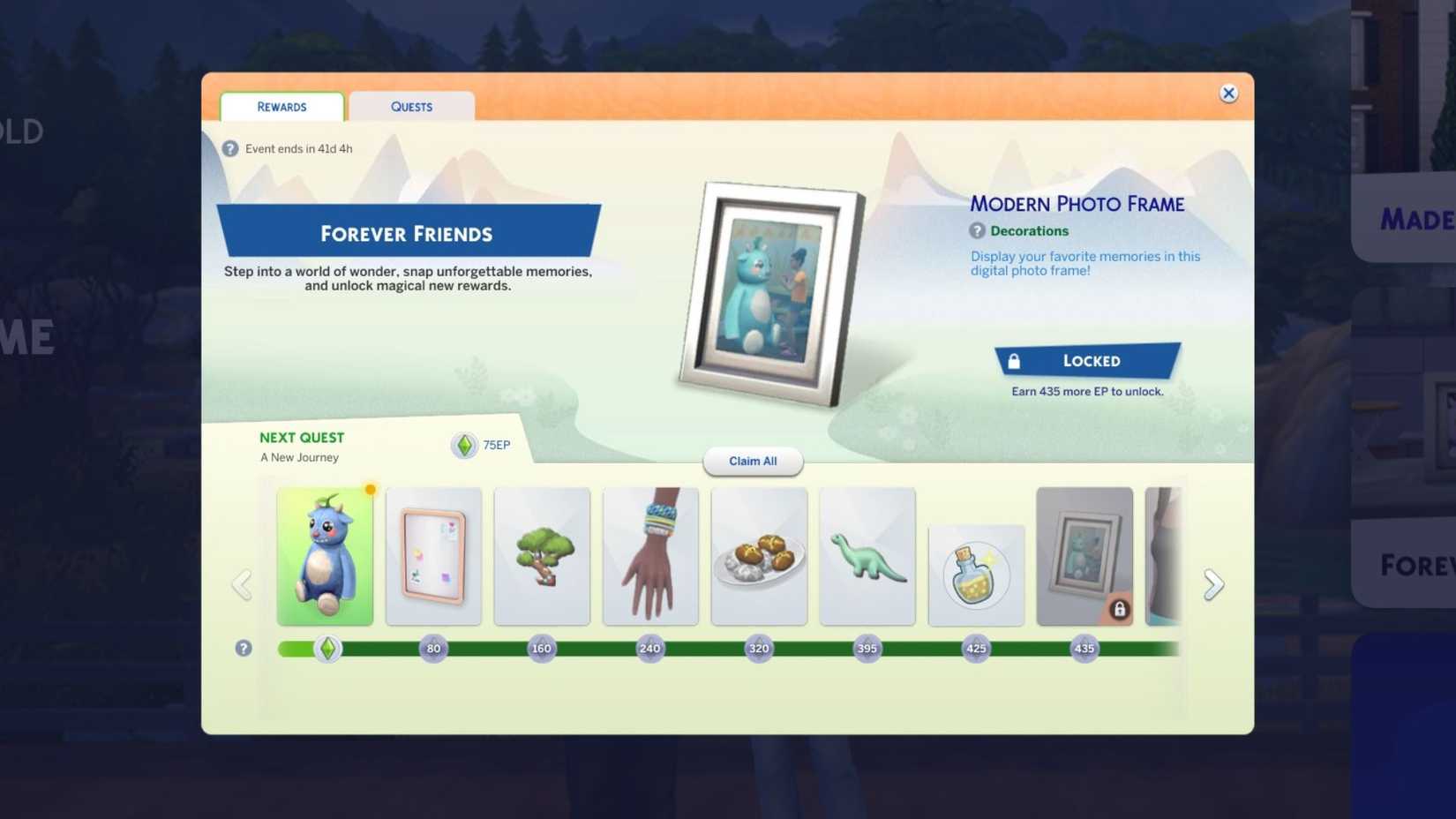1456x819 pixels.
Task: Select the dinosaur cookie reward
Action: pyautogui.click(x=867, y=556)
